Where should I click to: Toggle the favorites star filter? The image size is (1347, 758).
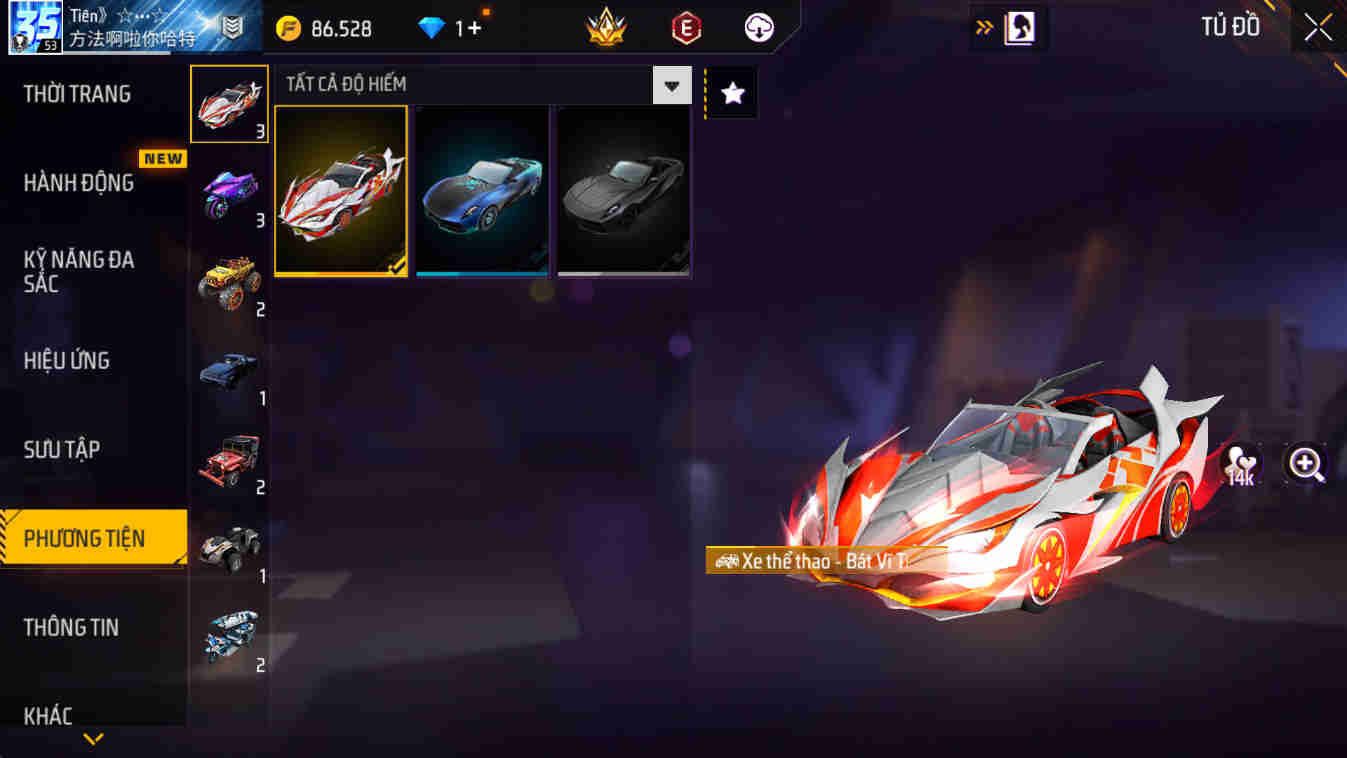point(732,92)
